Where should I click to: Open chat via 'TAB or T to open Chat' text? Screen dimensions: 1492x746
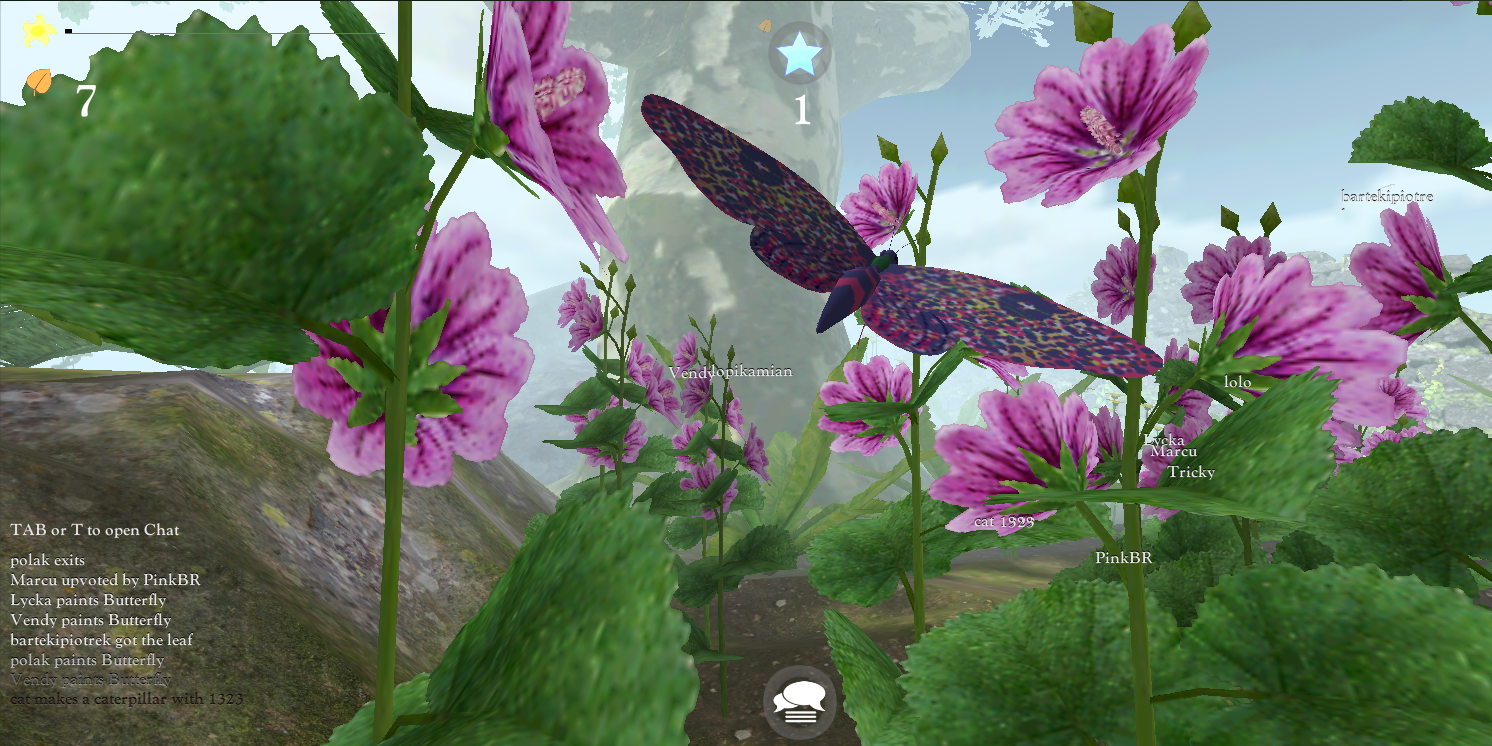click(95, 530)
